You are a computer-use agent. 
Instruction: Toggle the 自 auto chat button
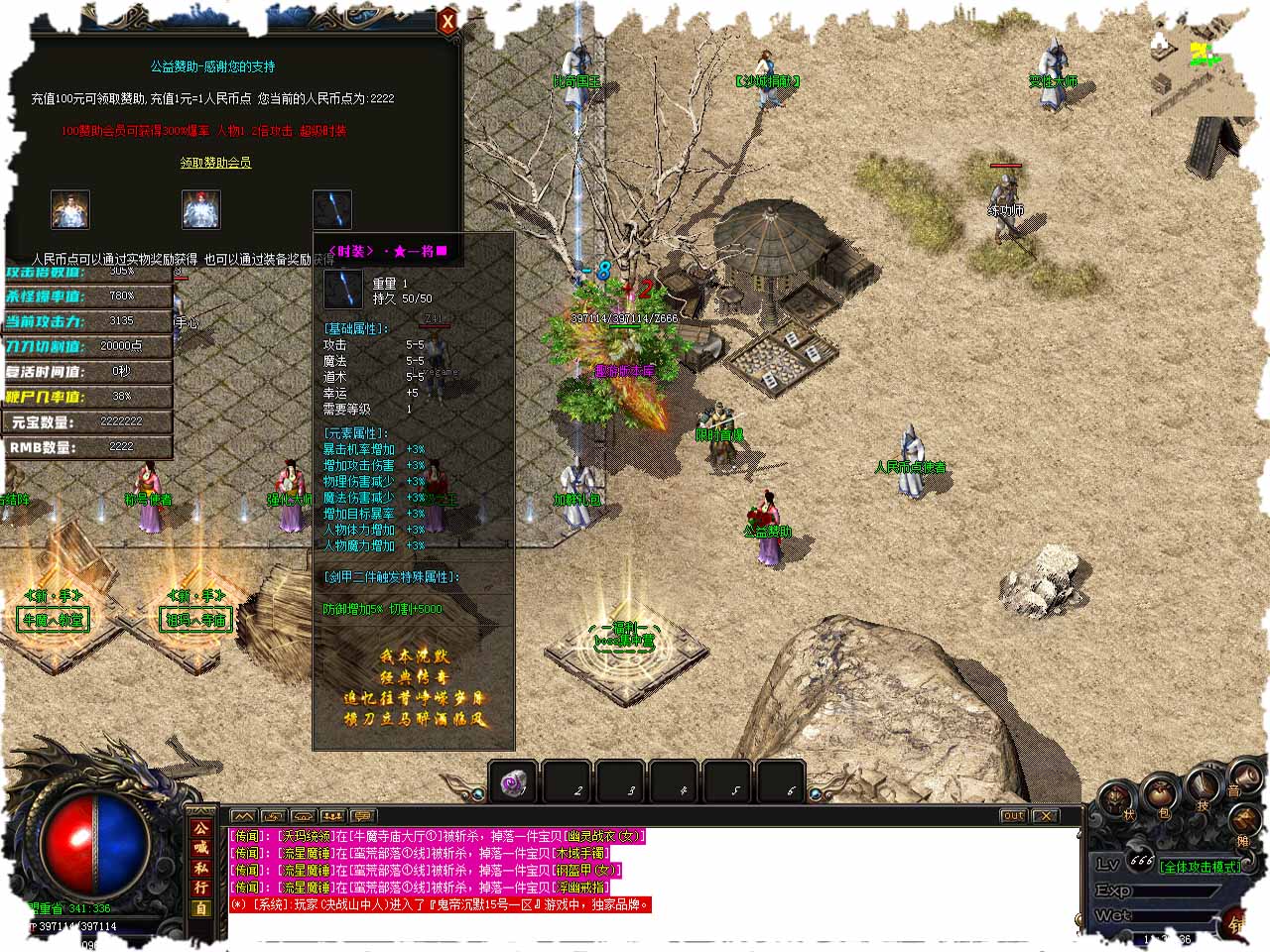point(201,908)
